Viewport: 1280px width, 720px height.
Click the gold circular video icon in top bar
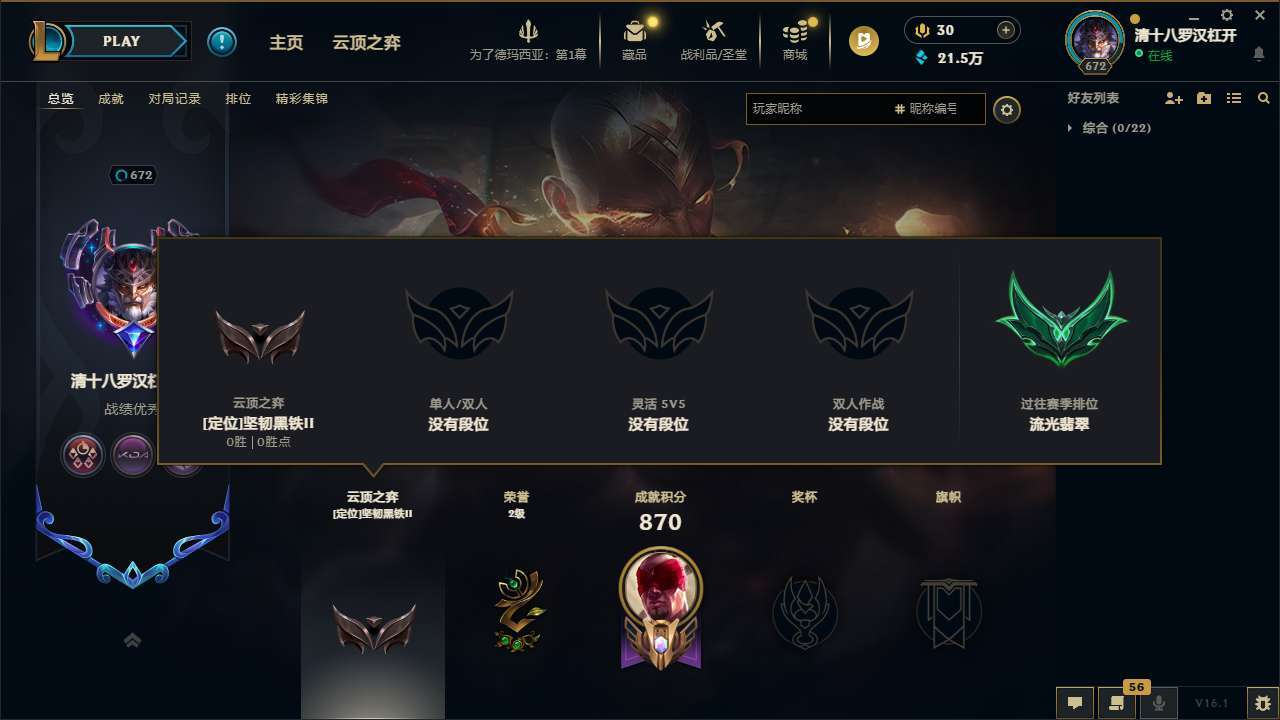pos(862,41)
